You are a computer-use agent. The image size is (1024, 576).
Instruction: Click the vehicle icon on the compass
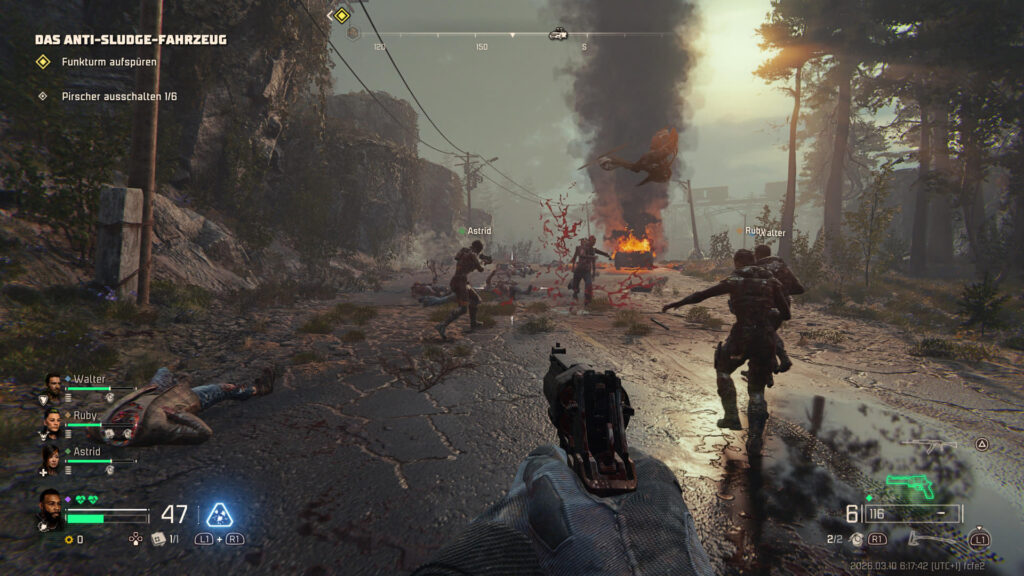(558, 34)
